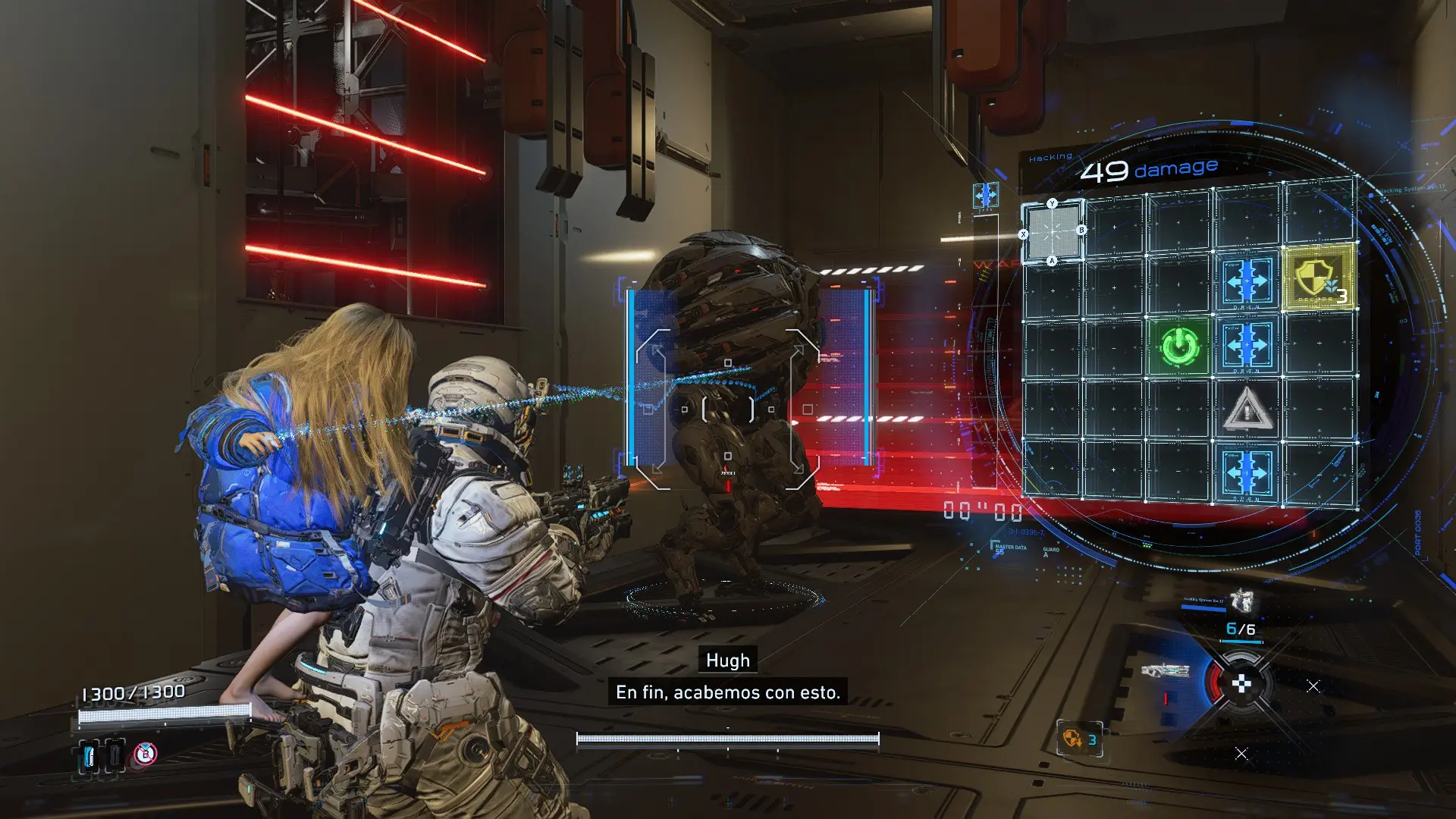Image resolution: width=1456 pixels, height=819 pixels.
Task: Select the green power node tile
Action: pos(1180,347)
